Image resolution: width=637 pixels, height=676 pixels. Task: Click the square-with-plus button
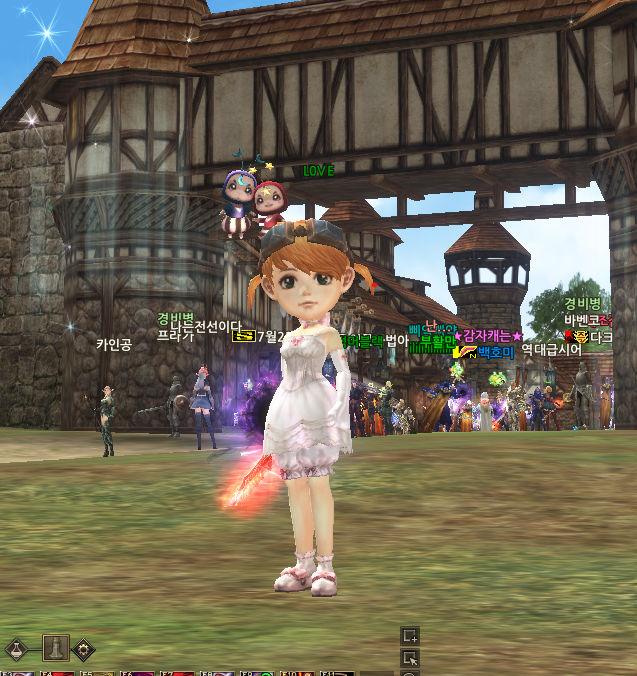tap(409, 636)
